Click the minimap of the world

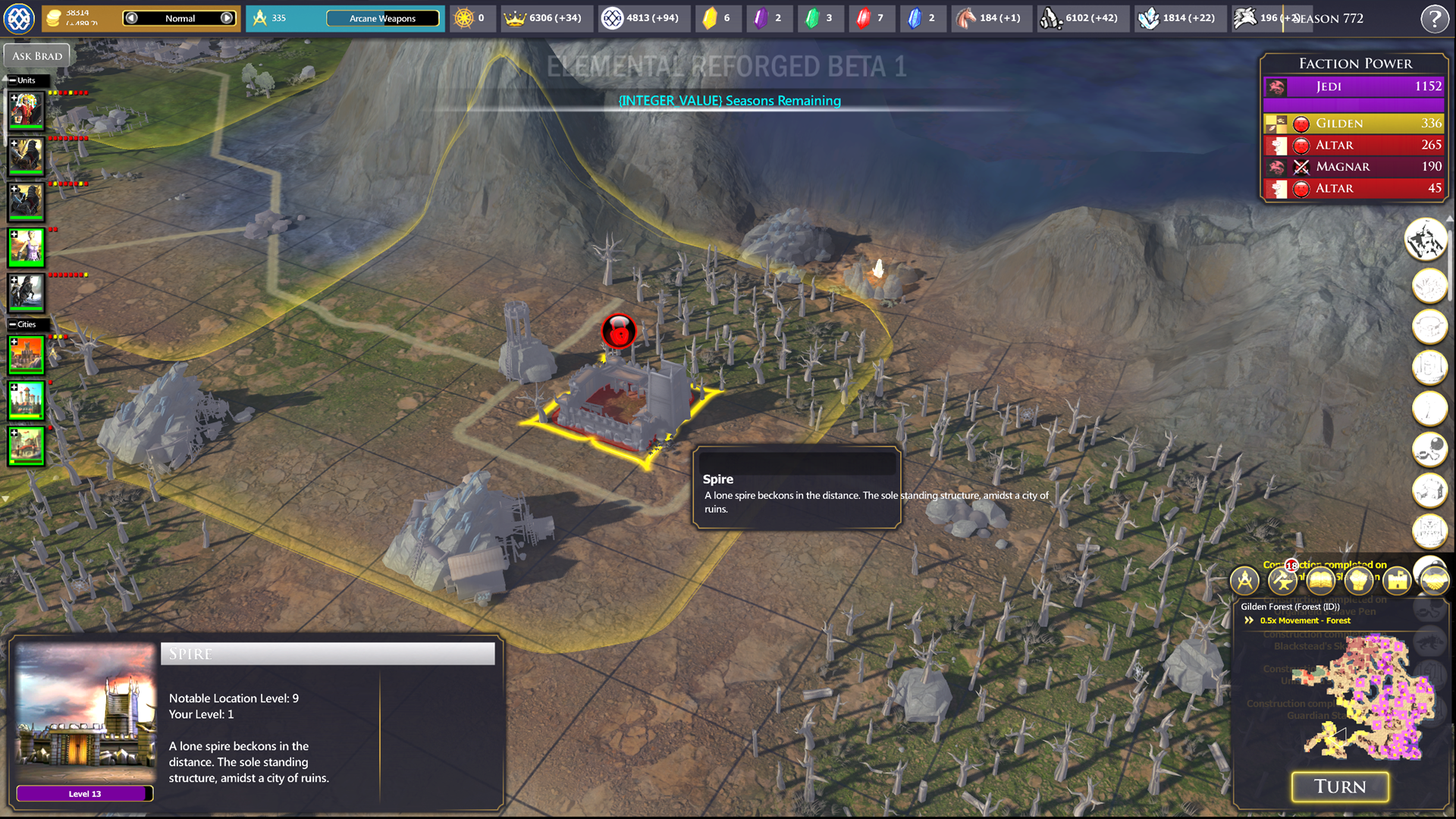[x=1371, y=698]
